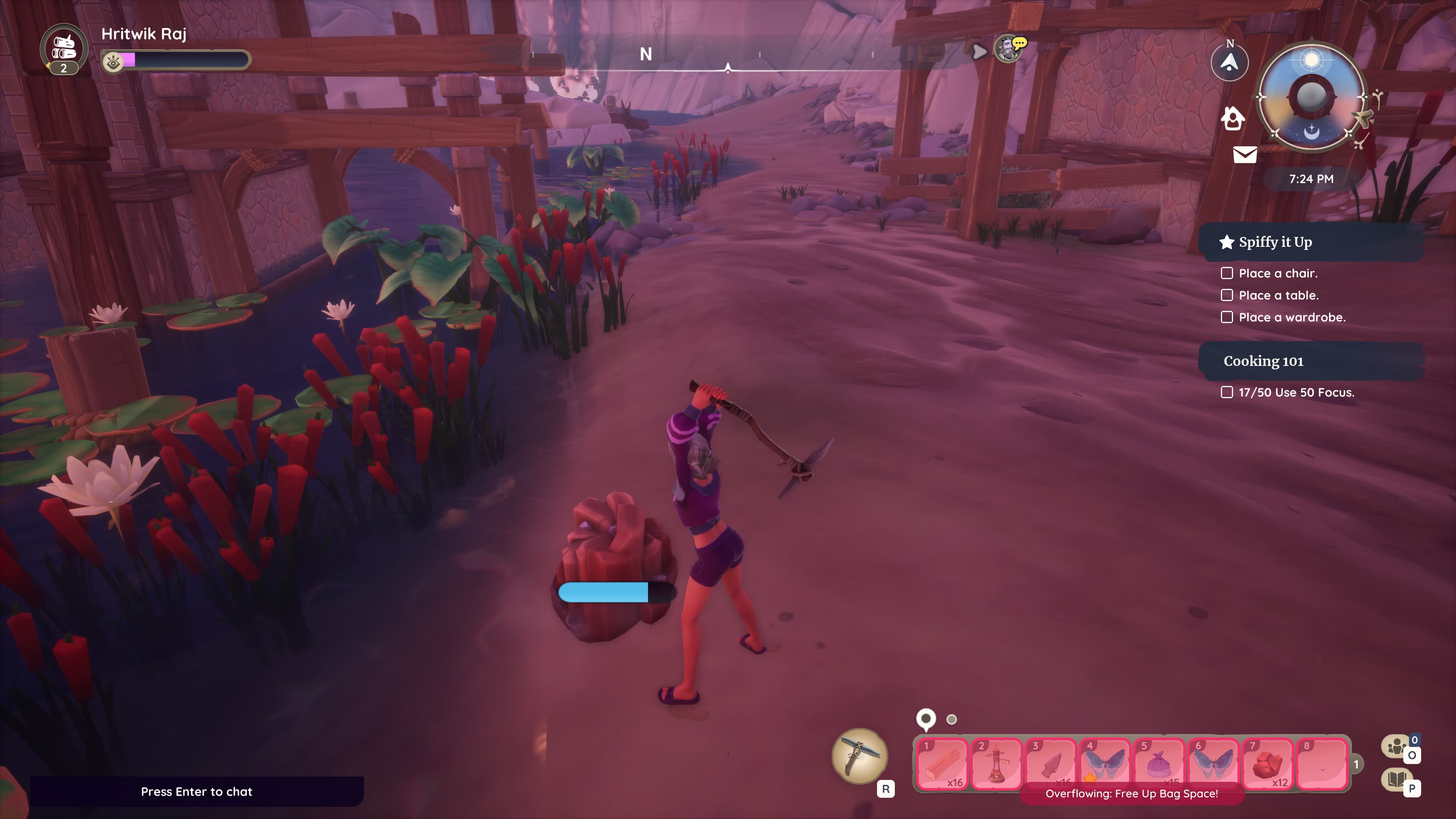Select the moth in hotbar slot 6

1213,764
